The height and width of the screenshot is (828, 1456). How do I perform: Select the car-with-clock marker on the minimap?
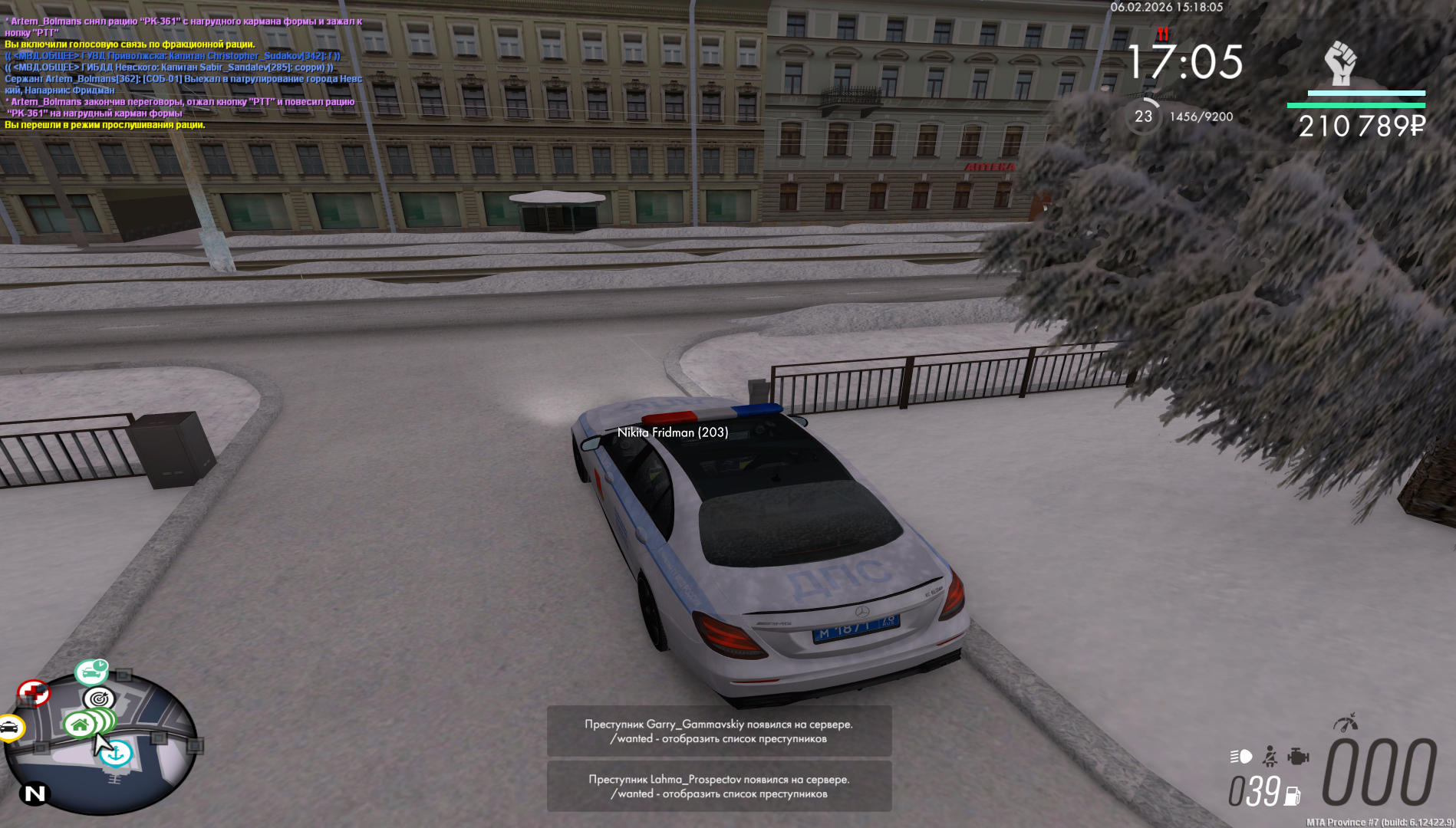point(92,672)
